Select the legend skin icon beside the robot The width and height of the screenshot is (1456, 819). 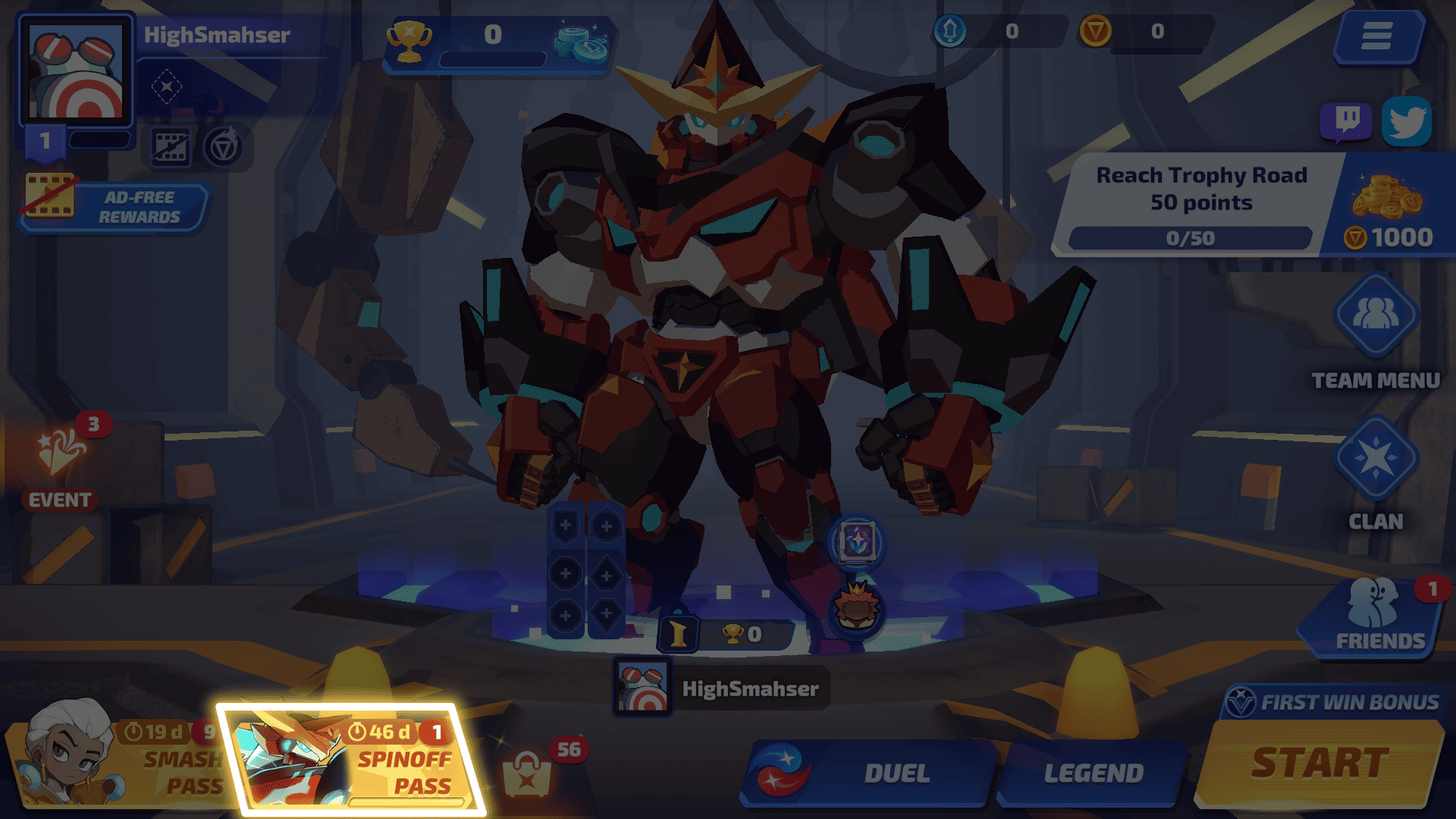pyautogui.click(x=857, y=542)
